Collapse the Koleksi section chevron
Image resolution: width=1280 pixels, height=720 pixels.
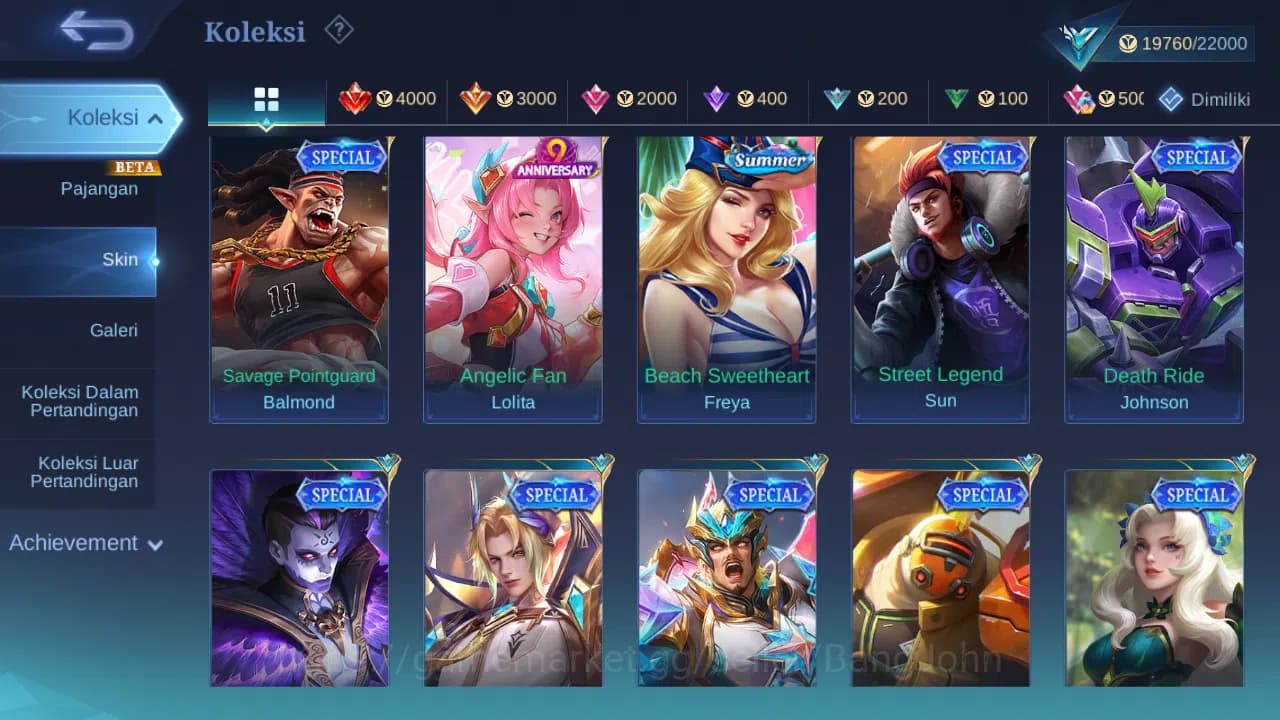pyautogui.click(x=156, y=117)
